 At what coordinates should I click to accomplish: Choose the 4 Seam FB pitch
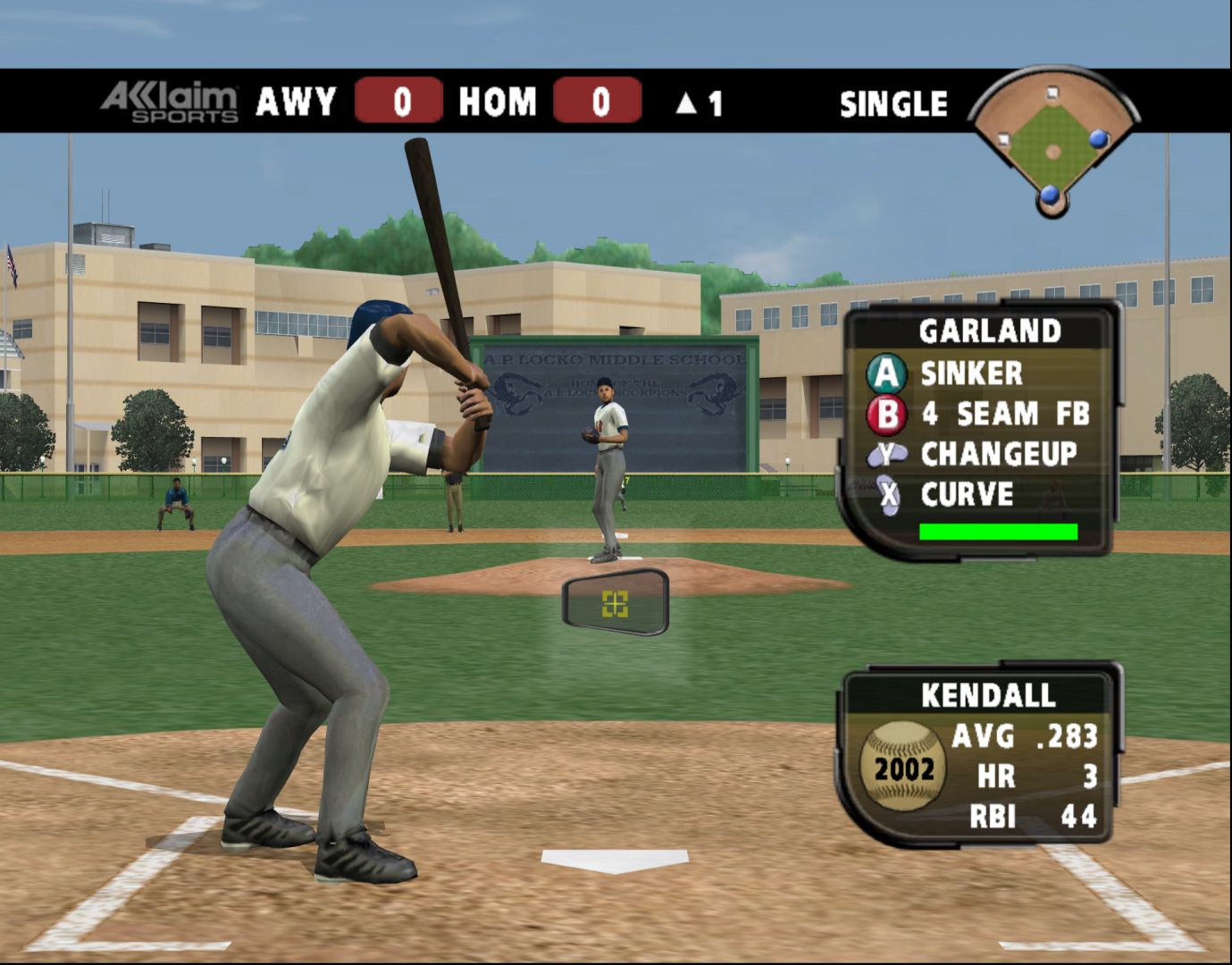pyautogui.click(x=1003, y=414)
